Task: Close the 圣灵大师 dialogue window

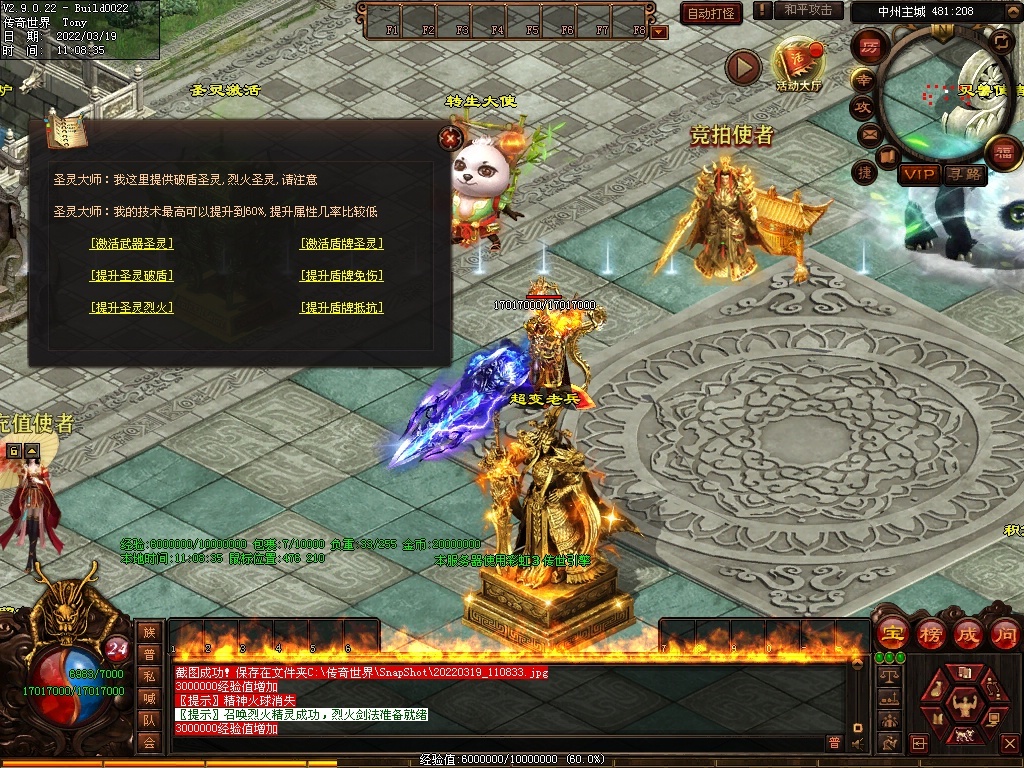Action: click(x=452, y=138)
